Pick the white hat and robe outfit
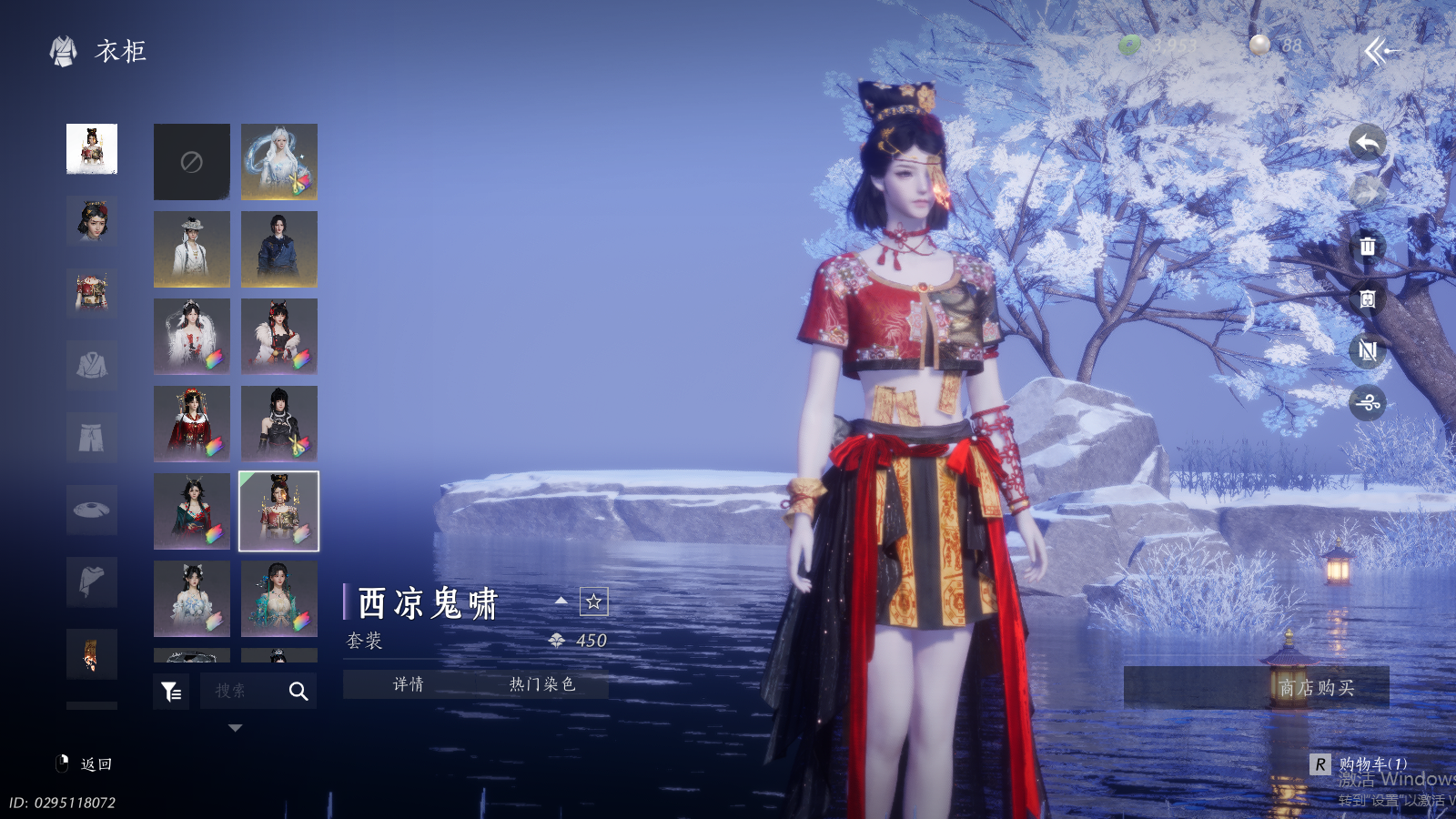Screen dimensions: 1456x819 tap(191, 249)
